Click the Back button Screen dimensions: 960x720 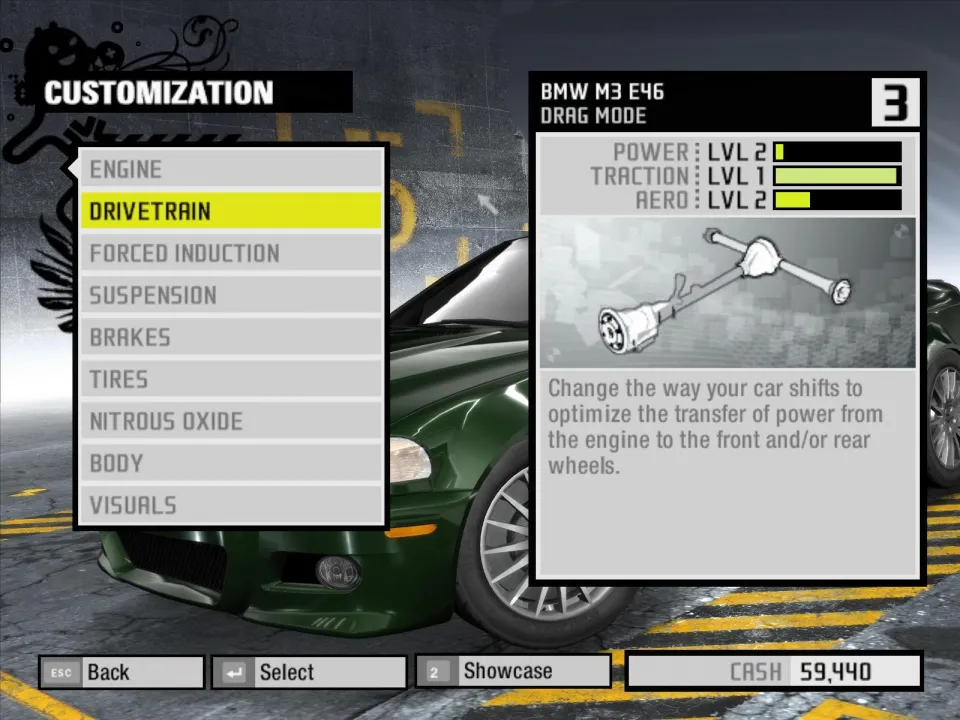[x=121, y=672]
